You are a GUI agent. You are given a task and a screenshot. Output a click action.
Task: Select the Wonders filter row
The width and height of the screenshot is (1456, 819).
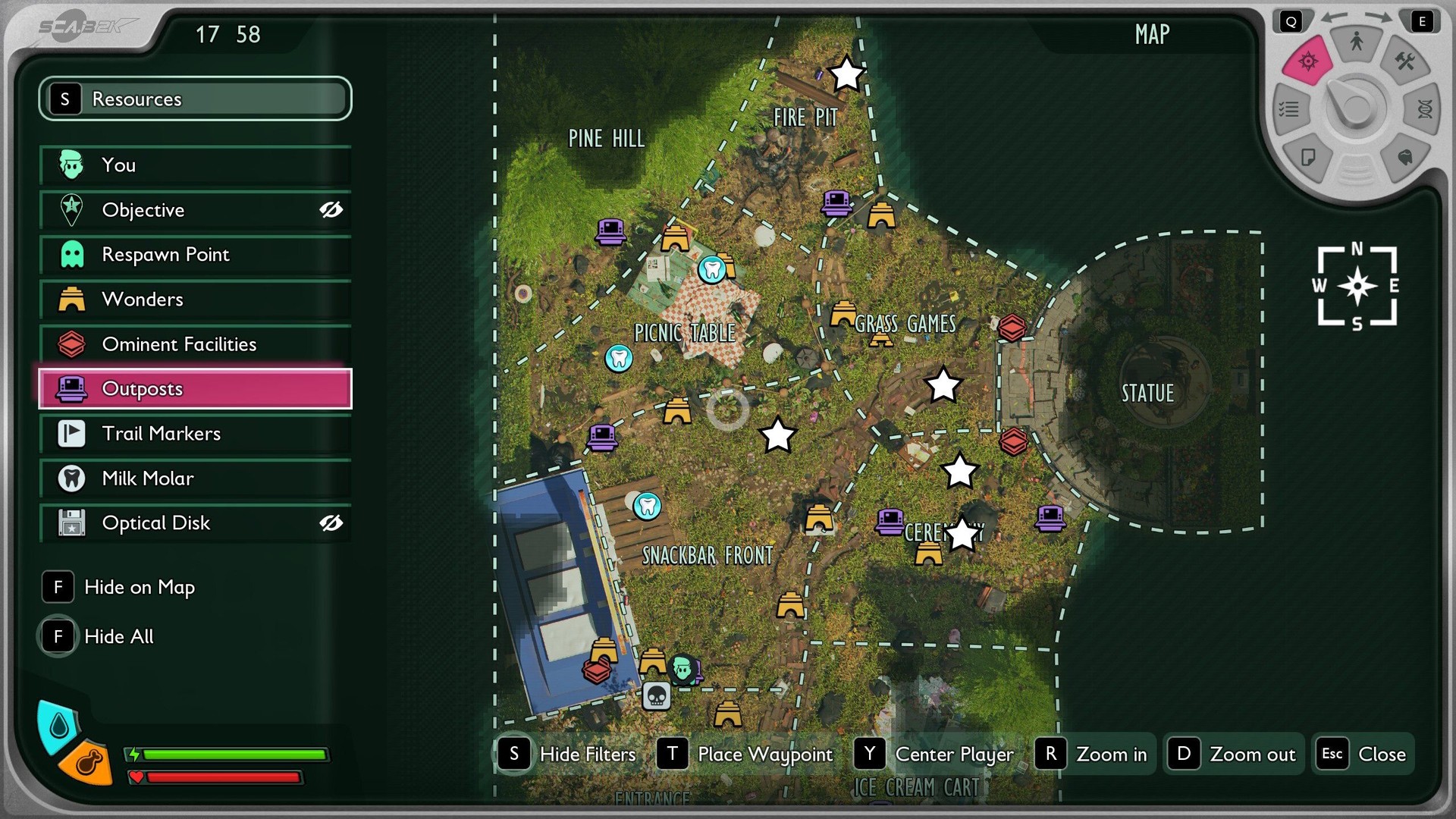(195, 300)
